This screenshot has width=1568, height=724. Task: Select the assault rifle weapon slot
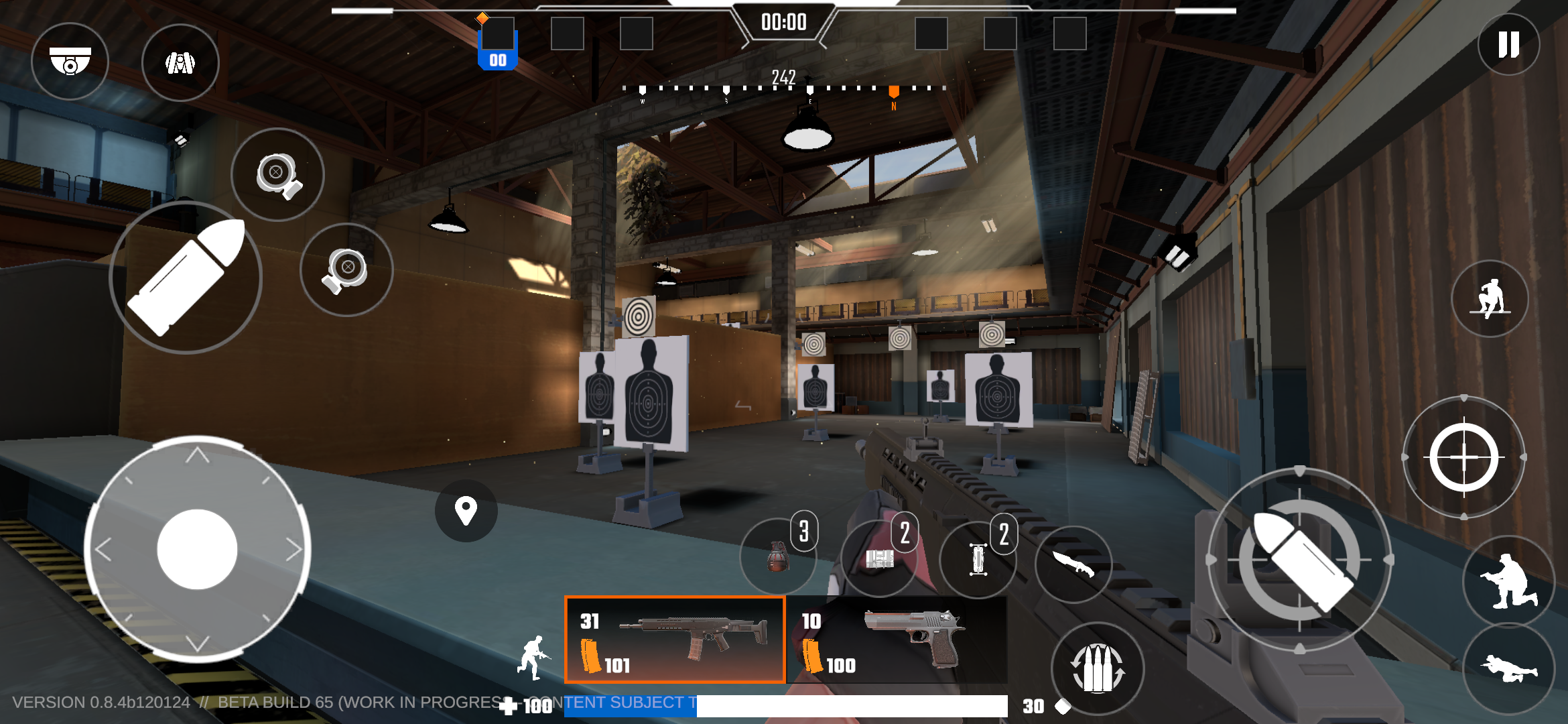coord(675,640)
